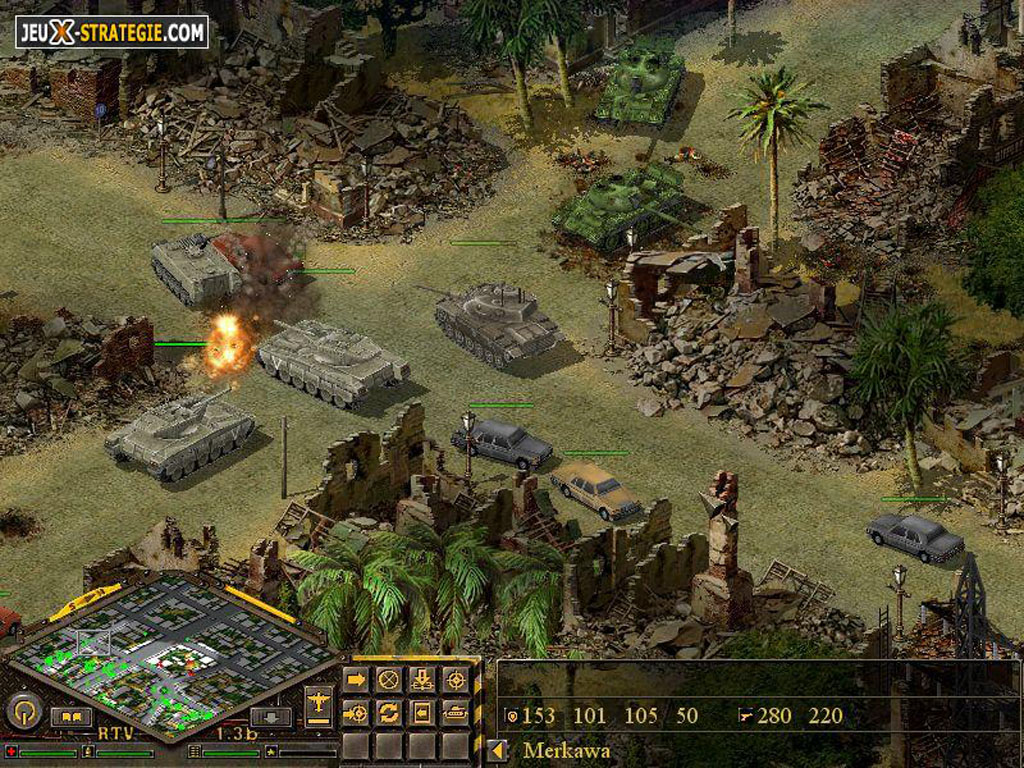Screen dimensions: 1024x768
Task: Choose the down-arrow unload command
Action: coord(422,680)
